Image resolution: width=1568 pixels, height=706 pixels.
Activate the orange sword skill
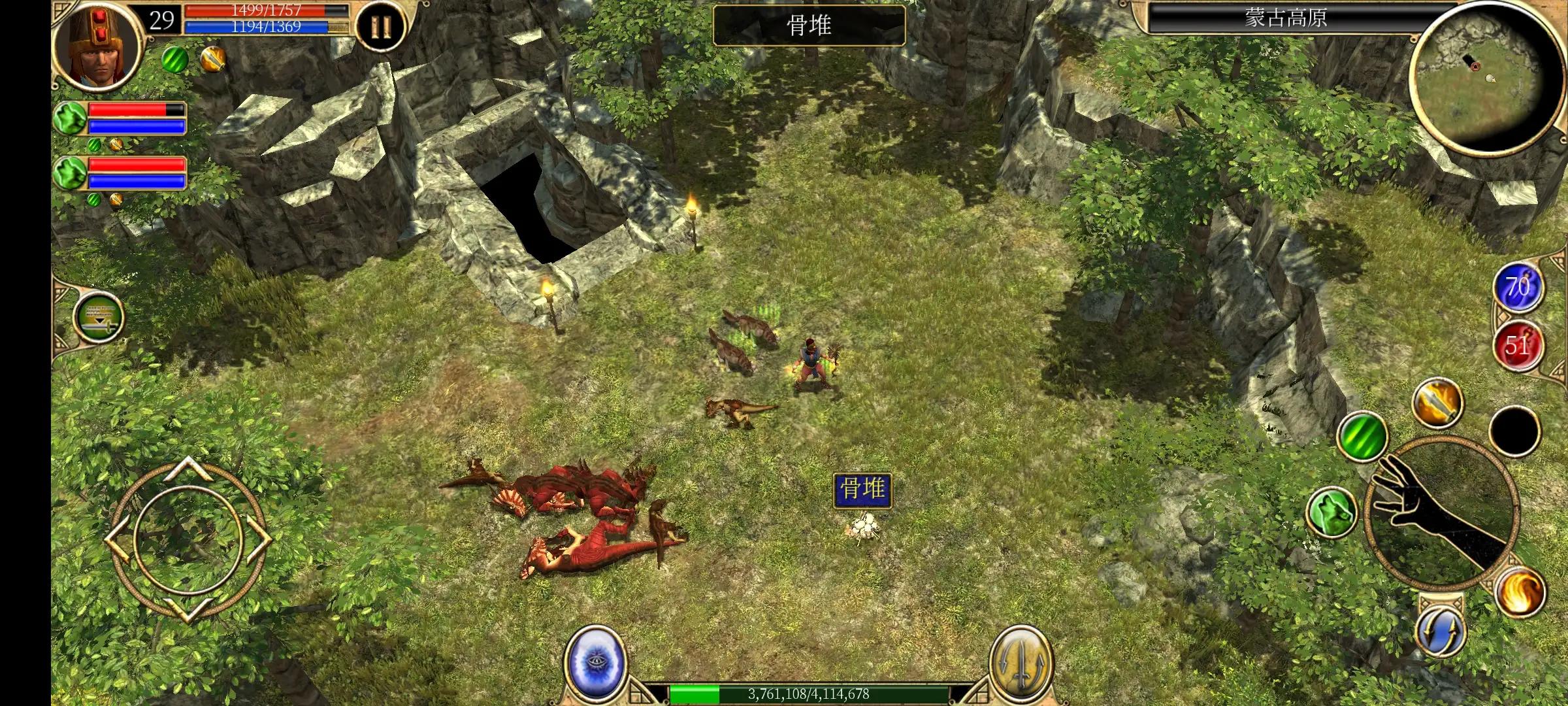(x=1437, y=403)
